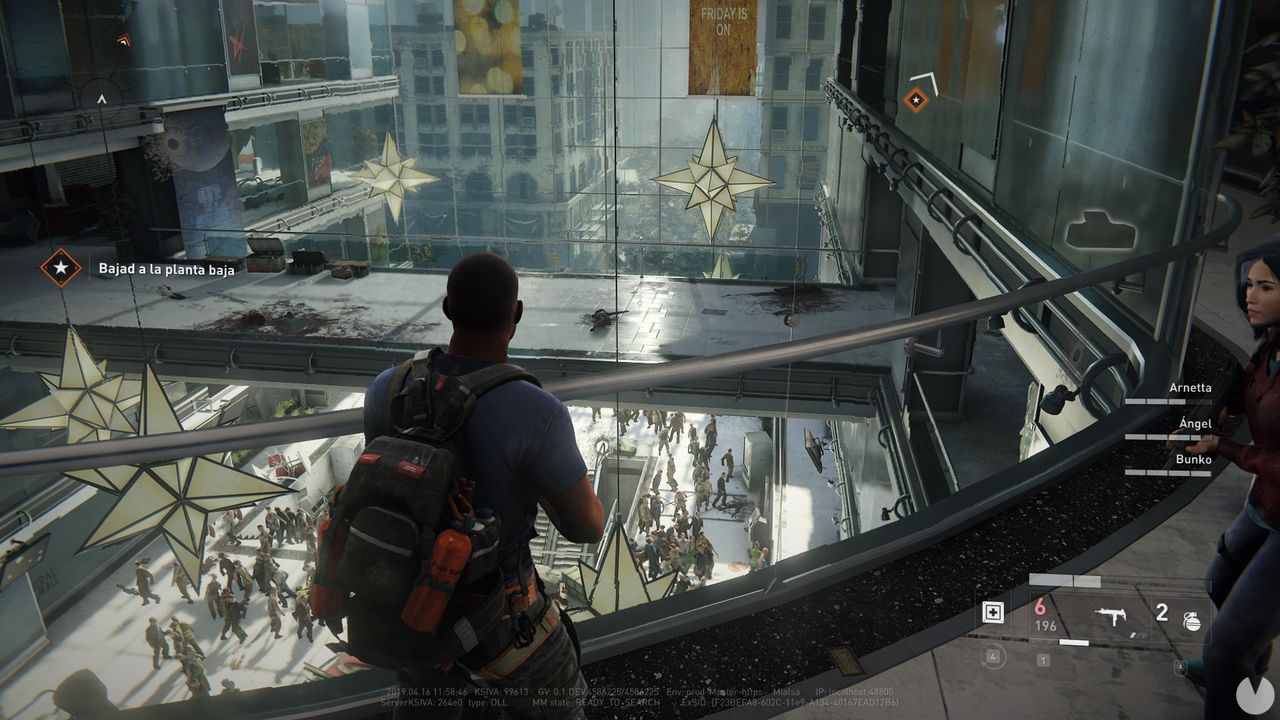
Task: Click the red ammo counter showing 6
Action: coord(1039,607)
